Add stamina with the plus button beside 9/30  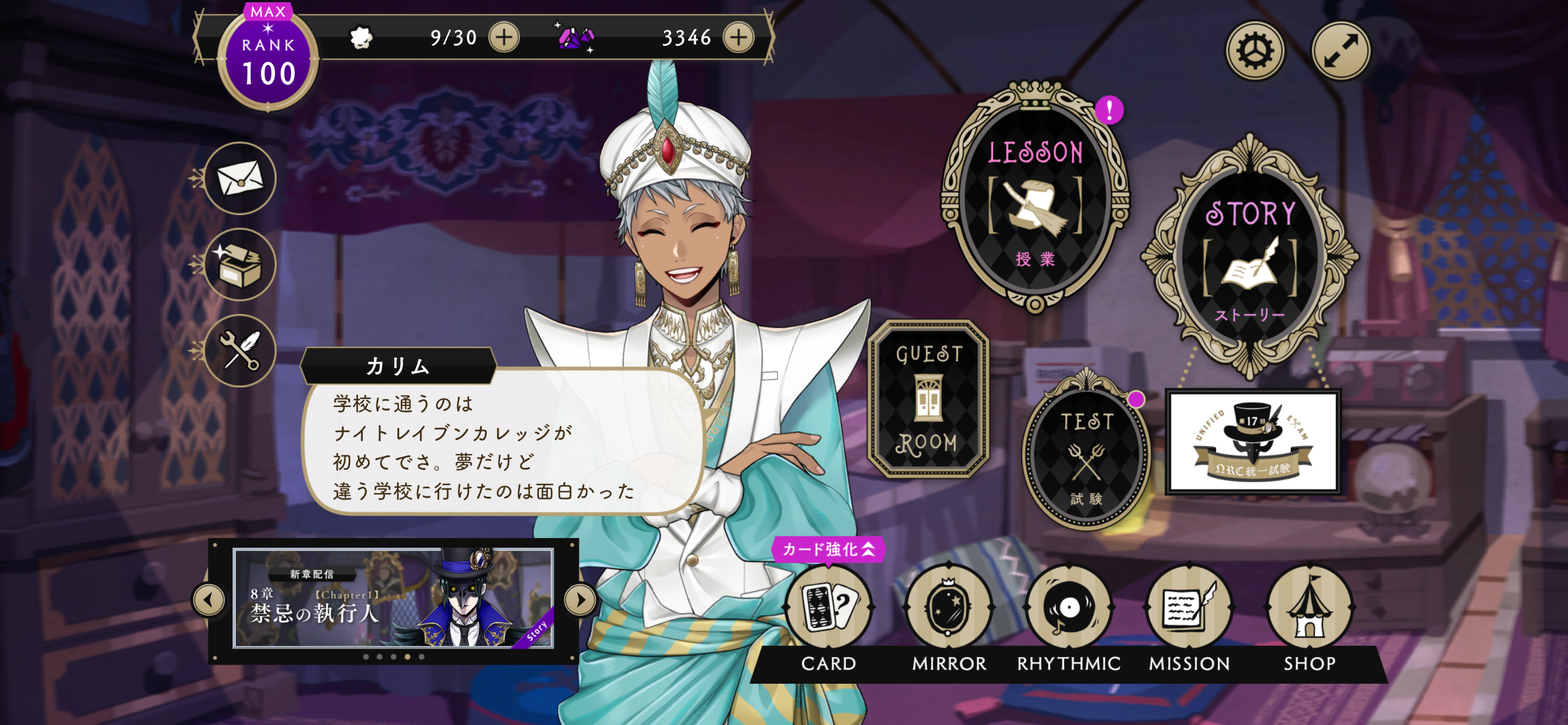tap(504, 38)
